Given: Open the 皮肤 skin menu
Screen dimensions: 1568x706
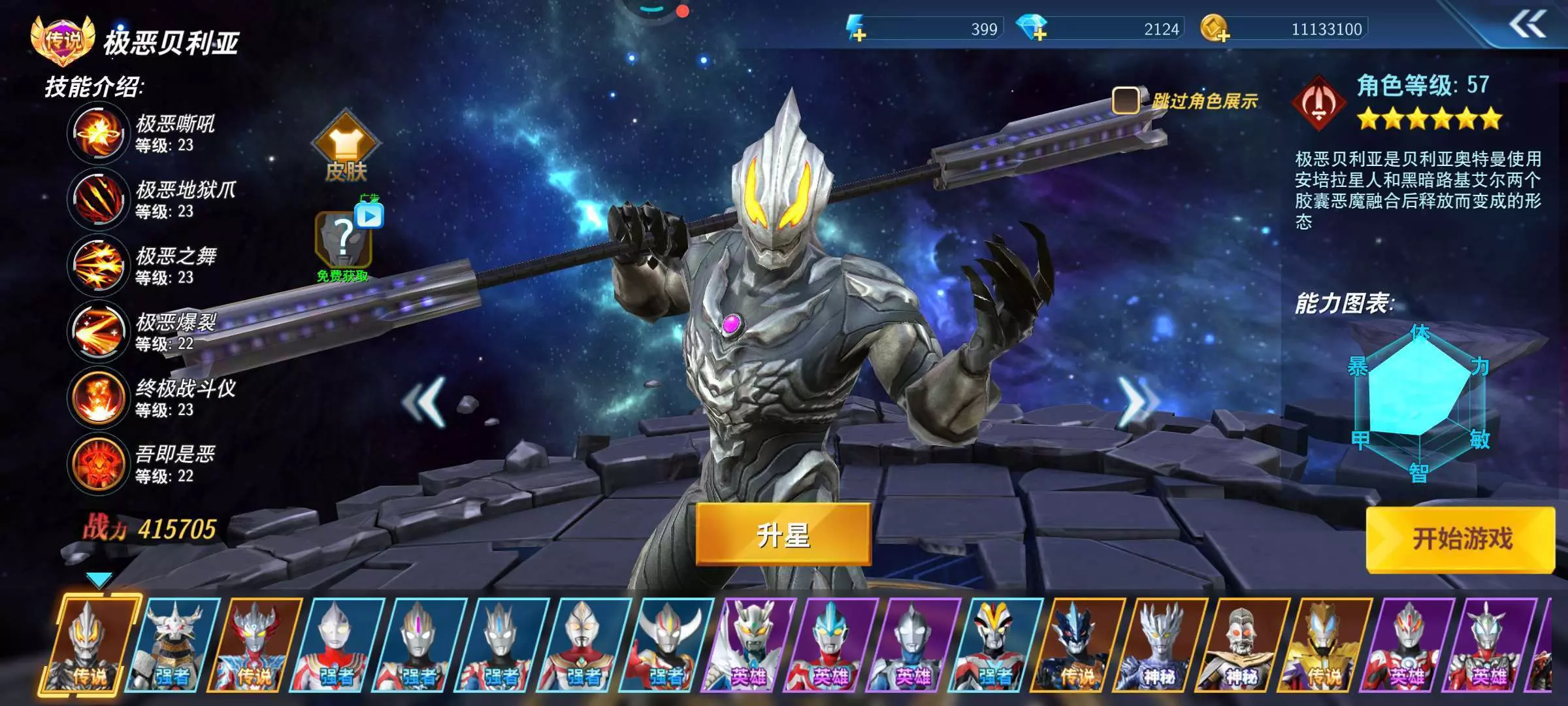Looking at the screenshot, I should [x=346, y=148].
